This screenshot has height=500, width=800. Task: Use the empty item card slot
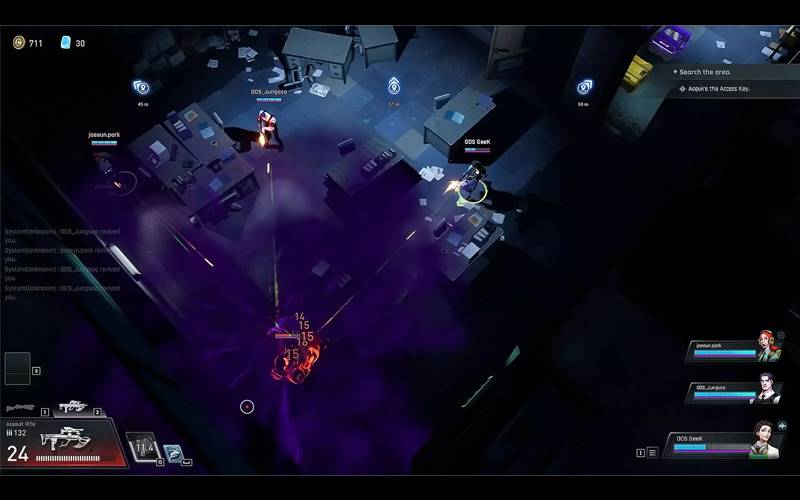point(19,368)
